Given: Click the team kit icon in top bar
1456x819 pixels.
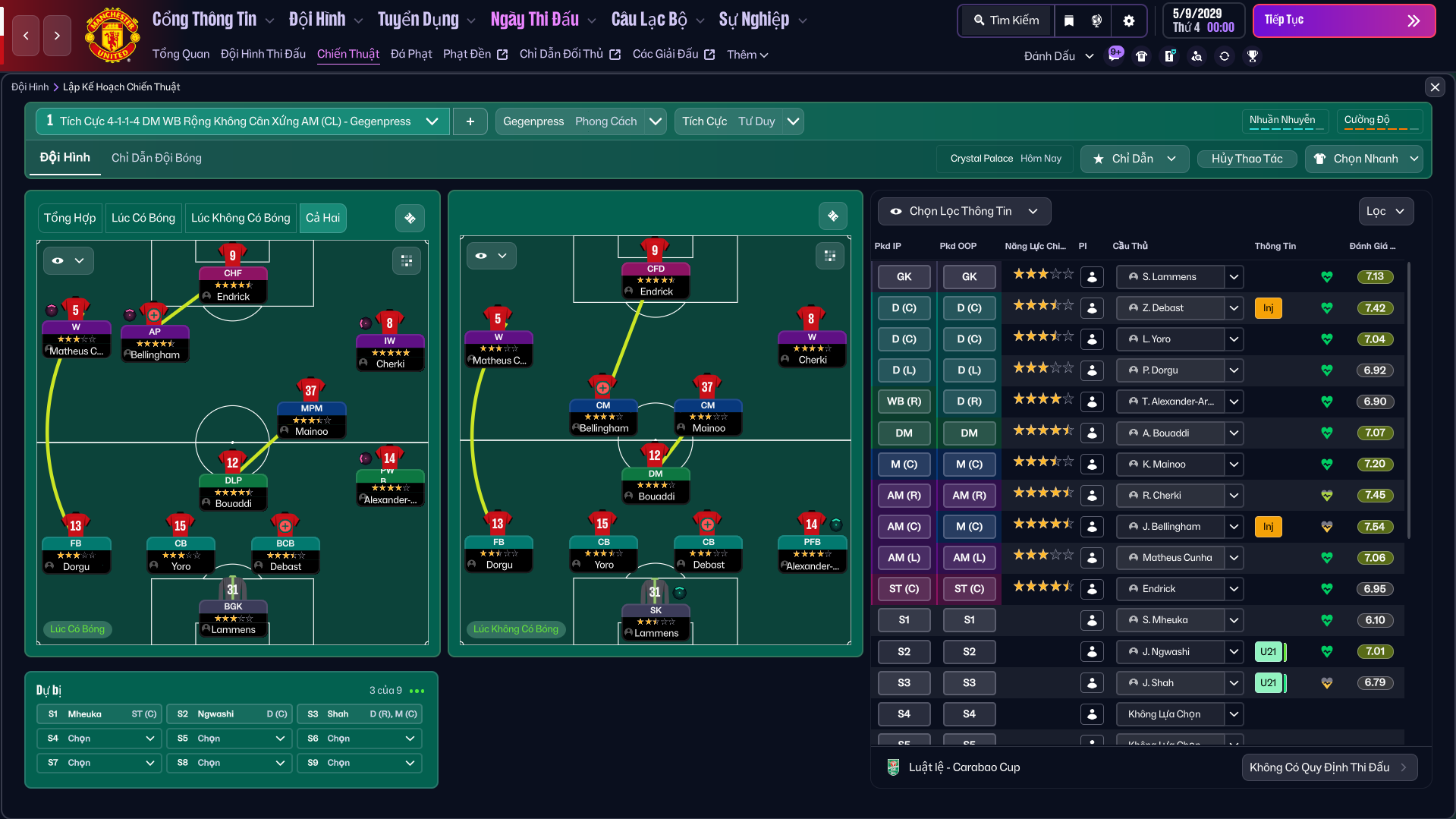Looking at the screenshot, I should pos(1142,55).
